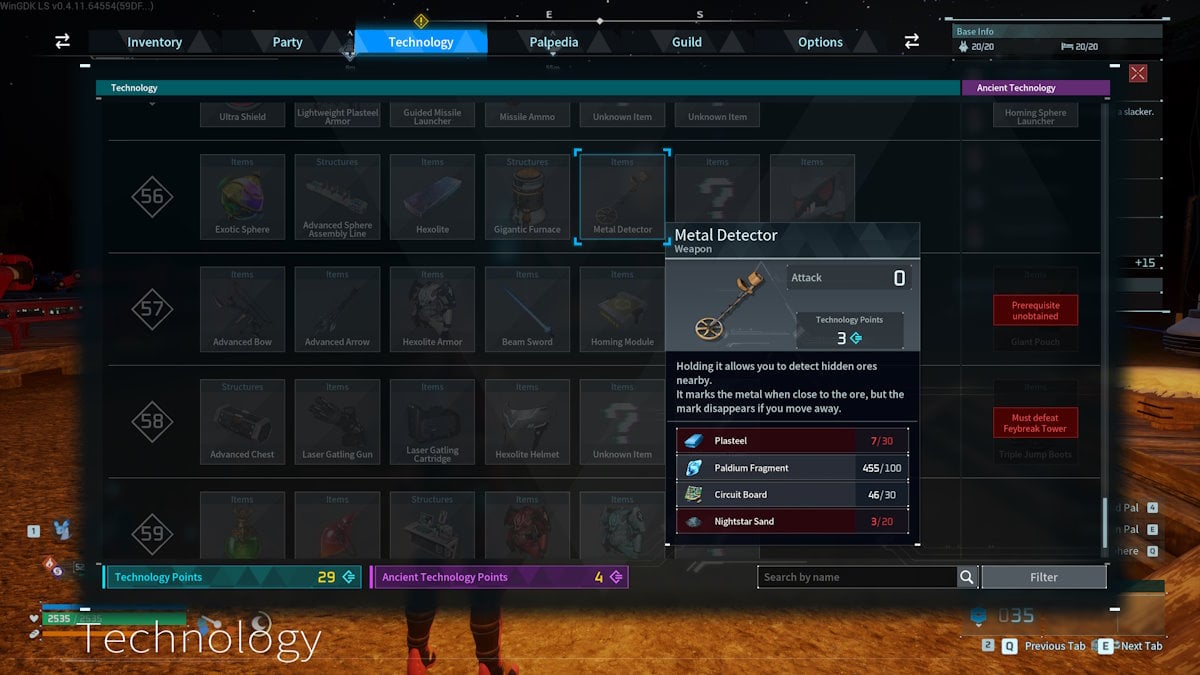
Task: Focus the Search by name field
Action: click(x=856, y=577)
